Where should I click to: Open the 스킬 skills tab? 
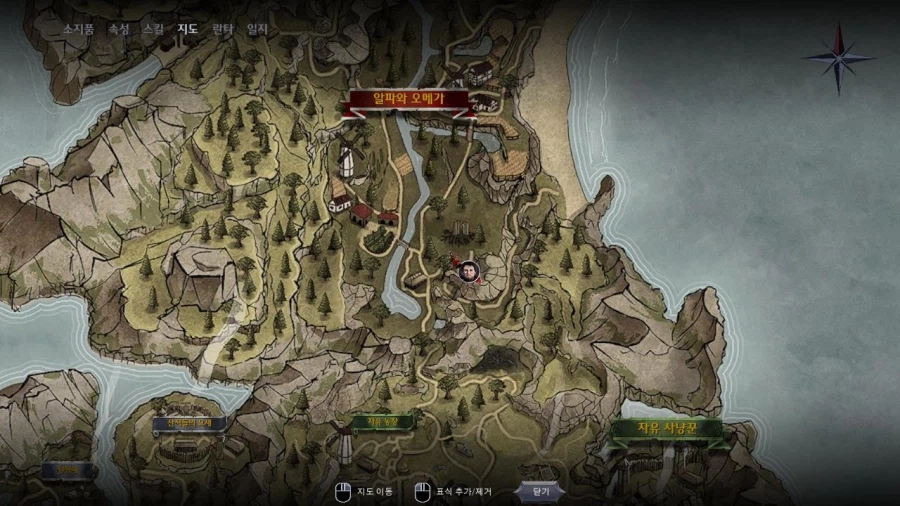tap(153, 29)
